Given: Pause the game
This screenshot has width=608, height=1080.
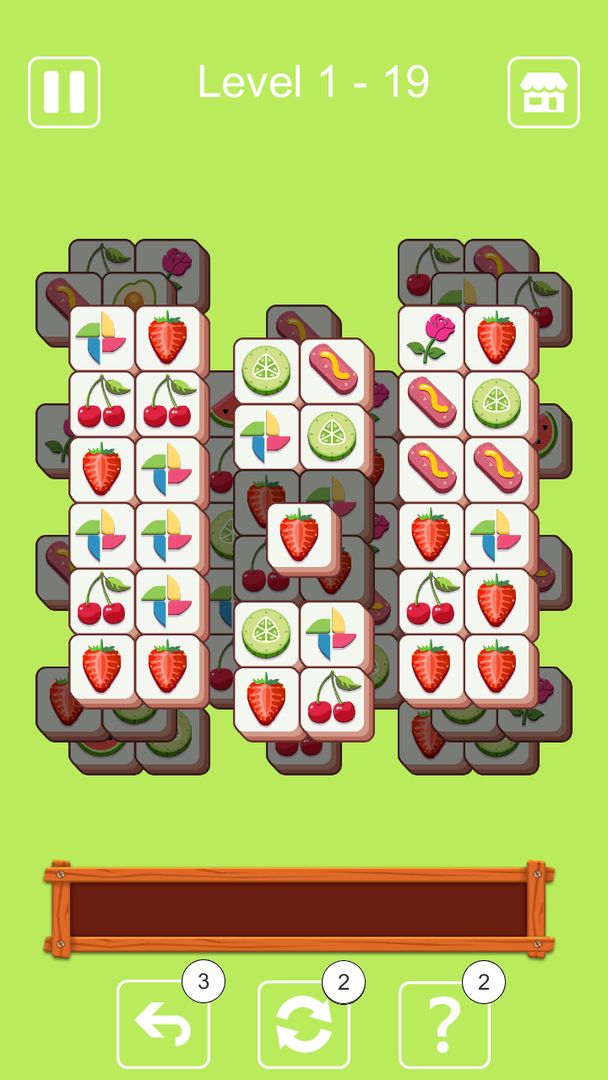Looking at the screenshot, I should click(64, 92).
